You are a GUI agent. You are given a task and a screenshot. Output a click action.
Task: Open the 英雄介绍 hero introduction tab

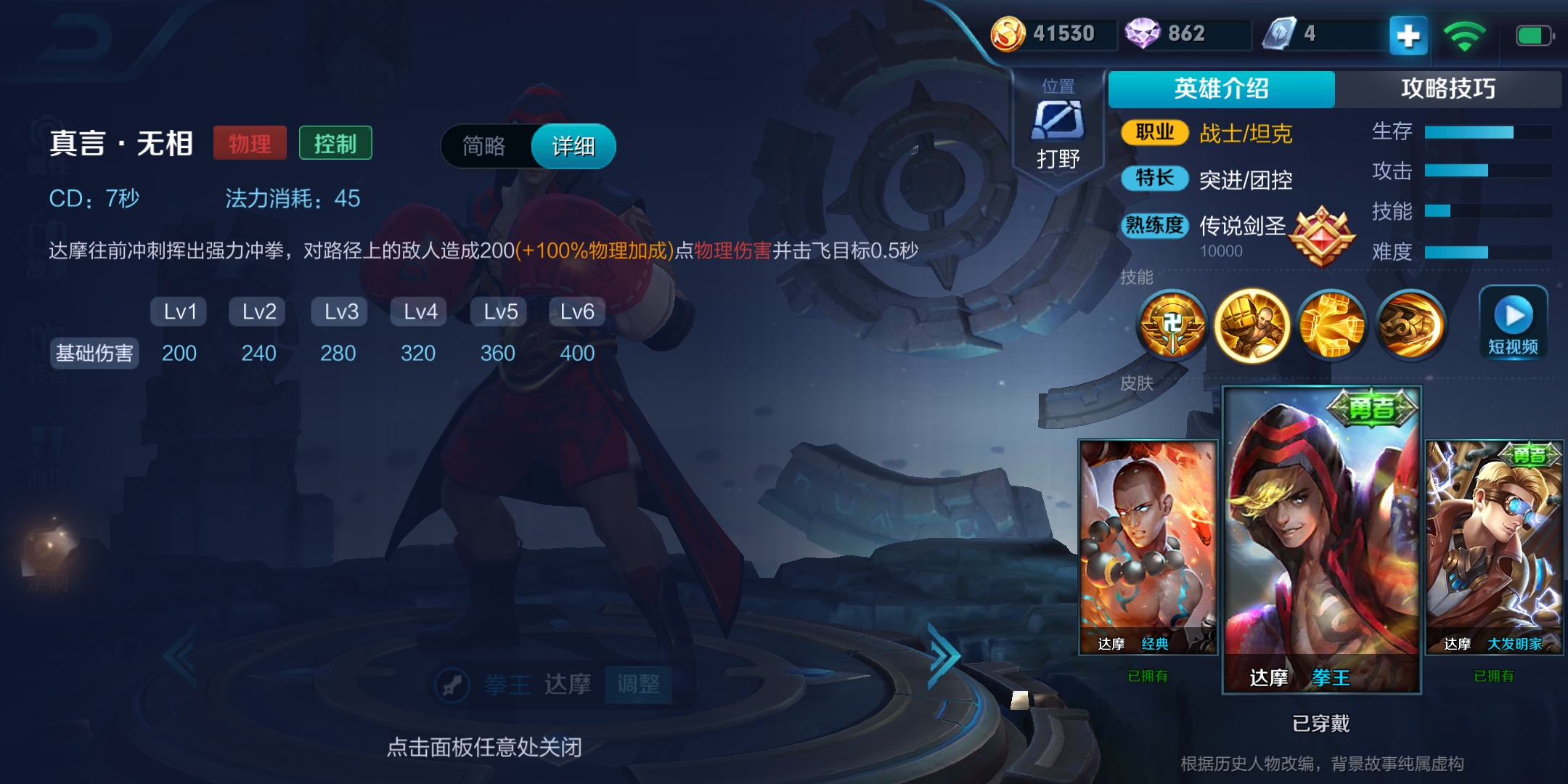pyautogui.click(x=1221, y=89)
